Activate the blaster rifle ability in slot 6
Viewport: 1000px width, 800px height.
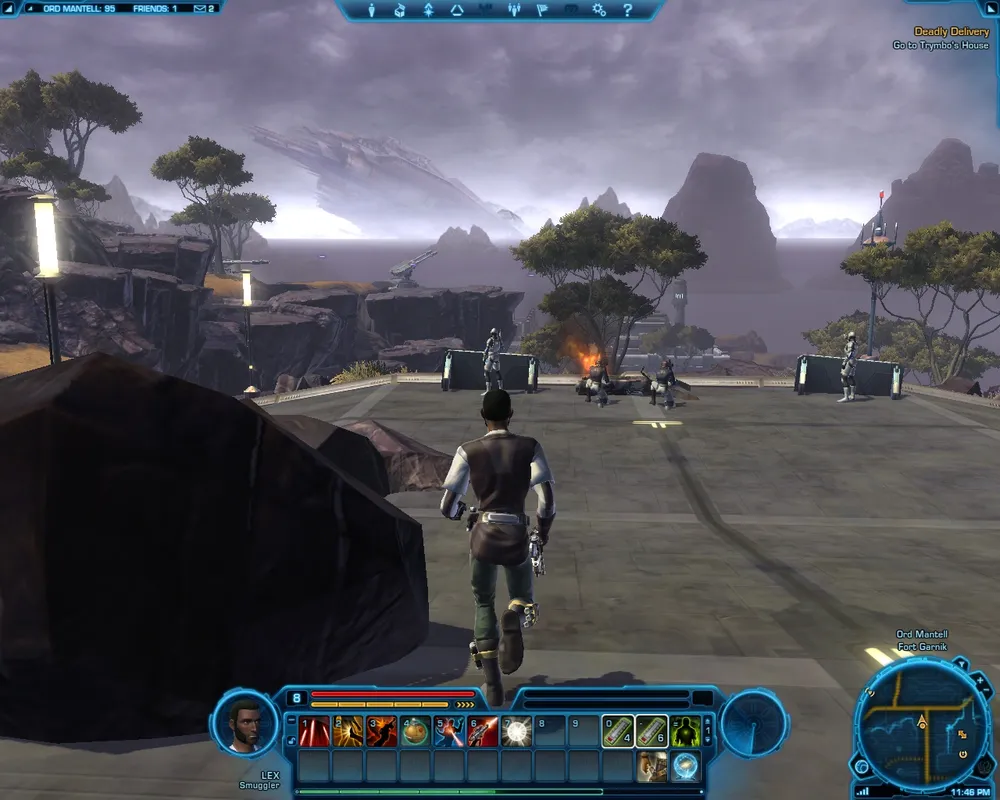click(484, 732)
